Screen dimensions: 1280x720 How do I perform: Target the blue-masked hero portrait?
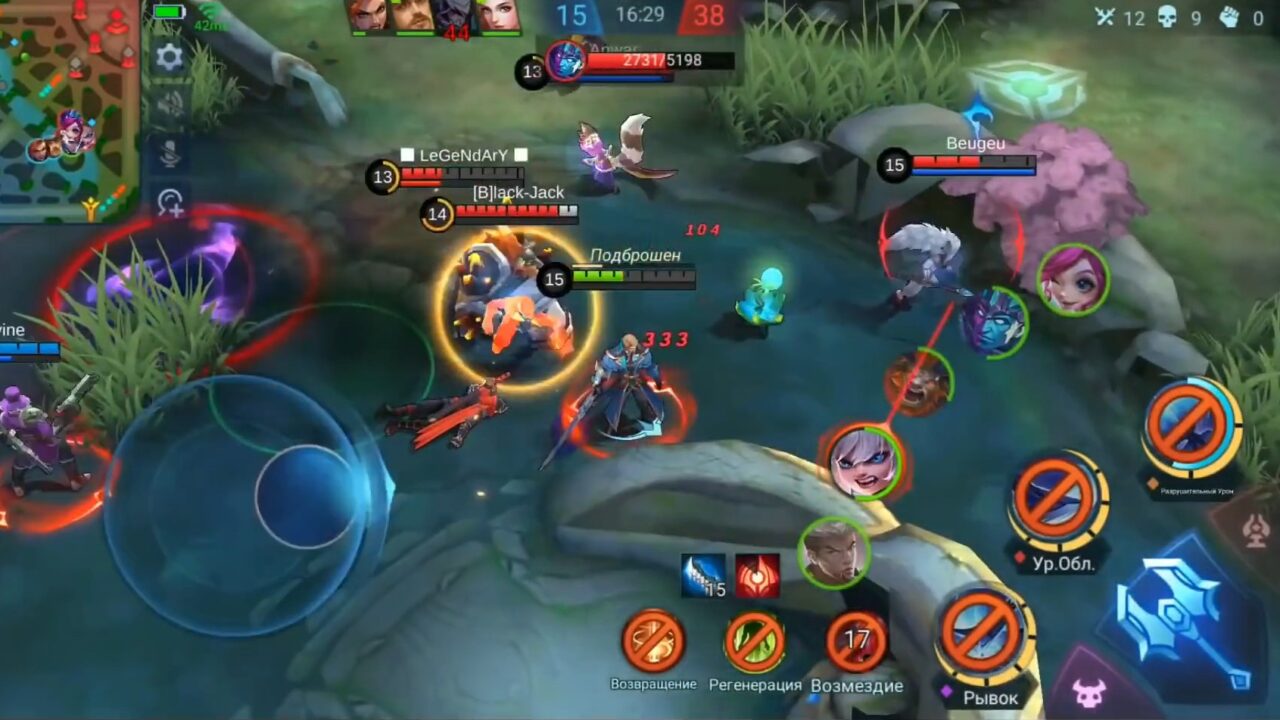point(993,322)
